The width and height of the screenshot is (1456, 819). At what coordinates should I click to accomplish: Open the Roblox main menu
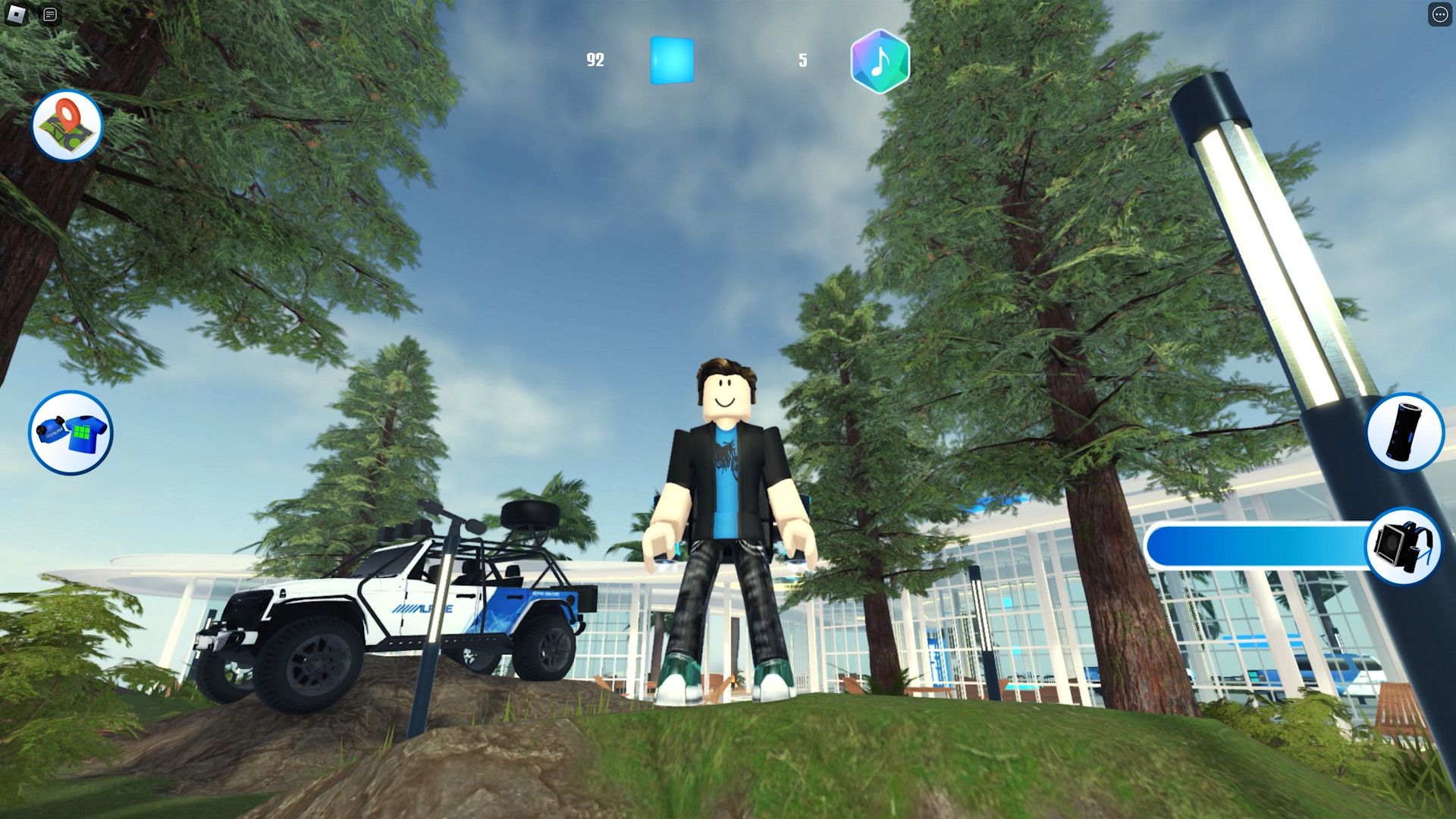[x=16, y=14]
